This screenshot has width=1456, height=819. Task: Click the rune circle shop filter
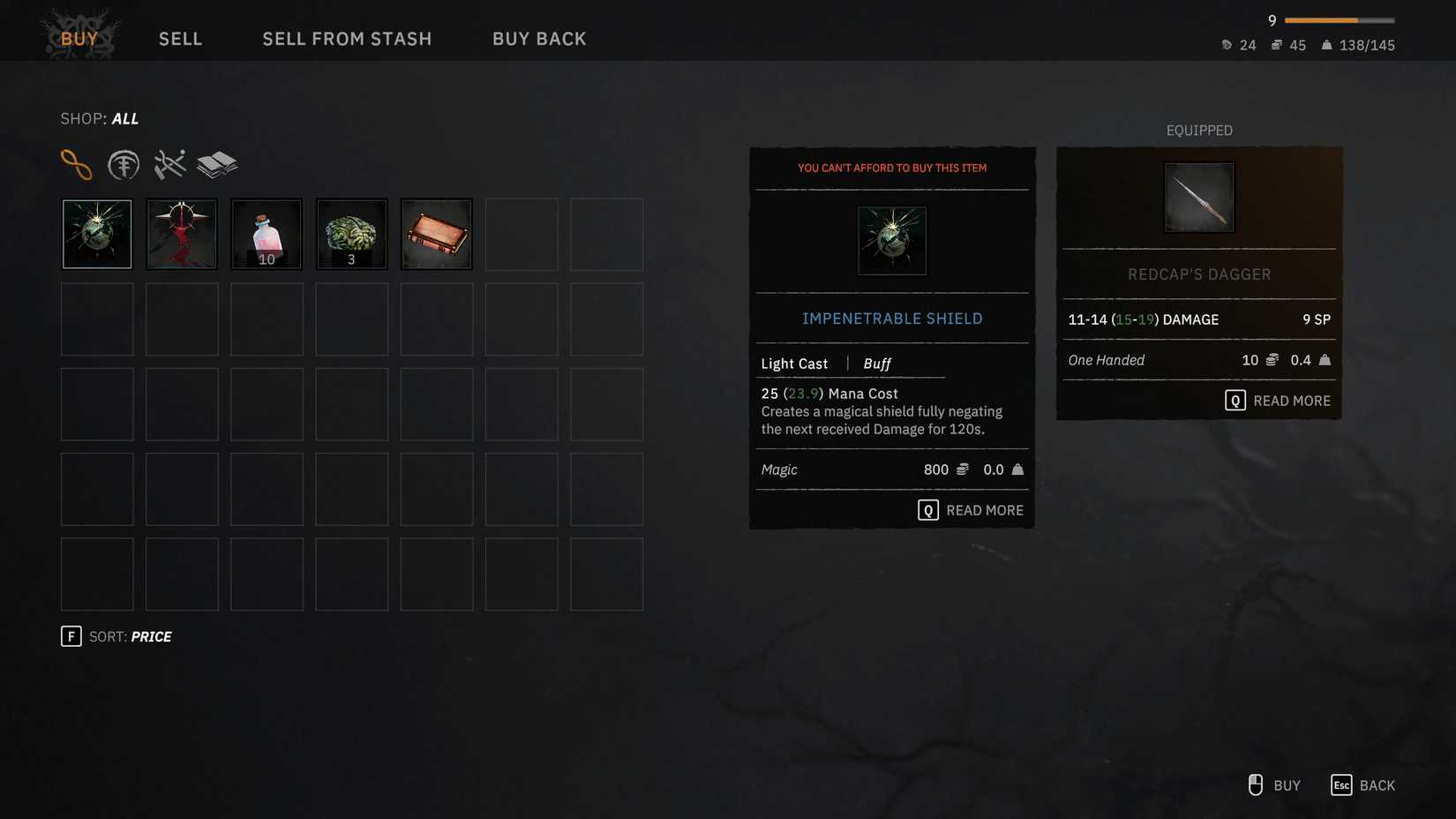[x=124, y=164]
